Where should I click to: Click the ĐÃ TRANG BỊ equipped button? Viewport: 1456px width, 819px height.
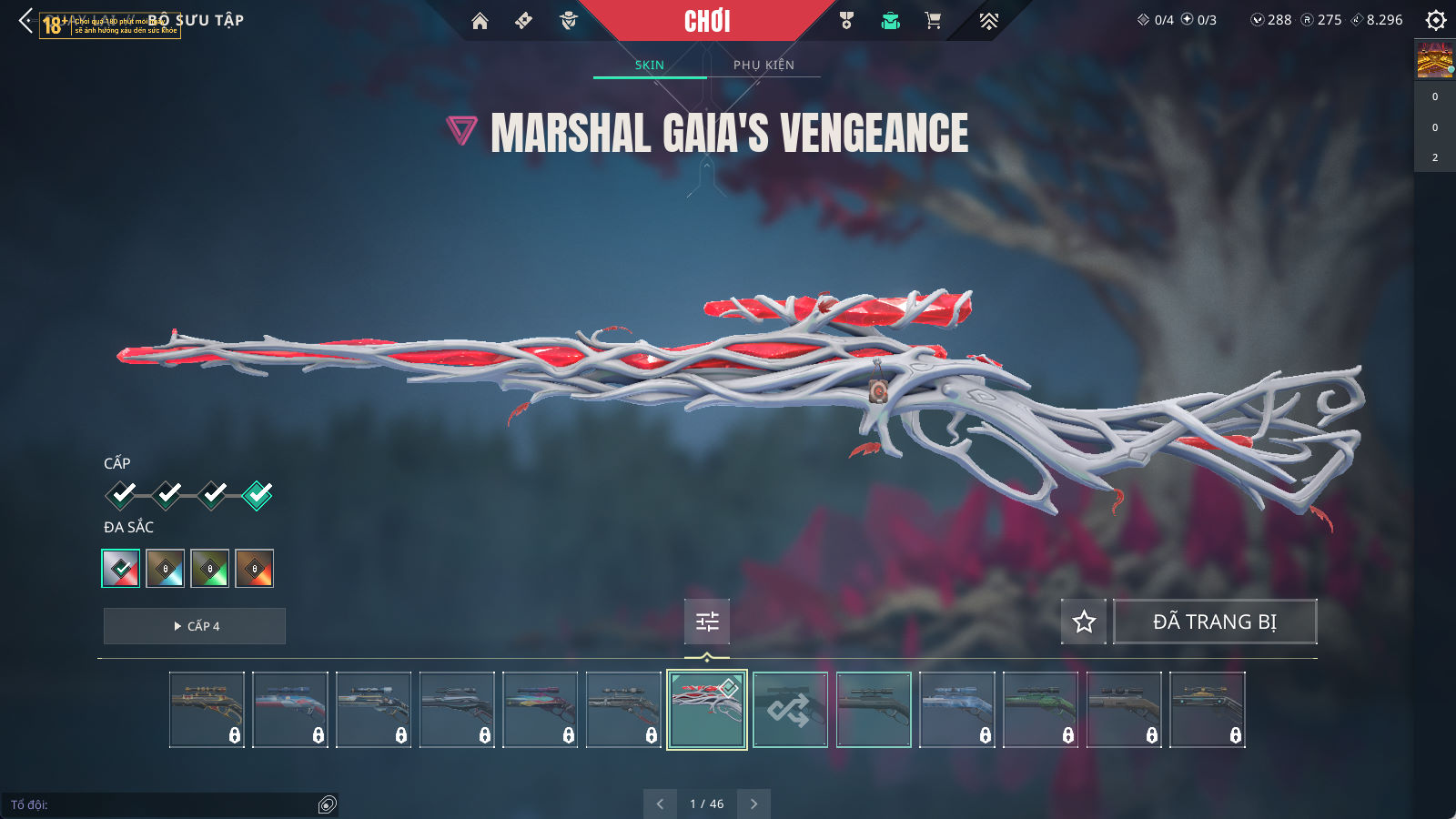[1215, 622]
